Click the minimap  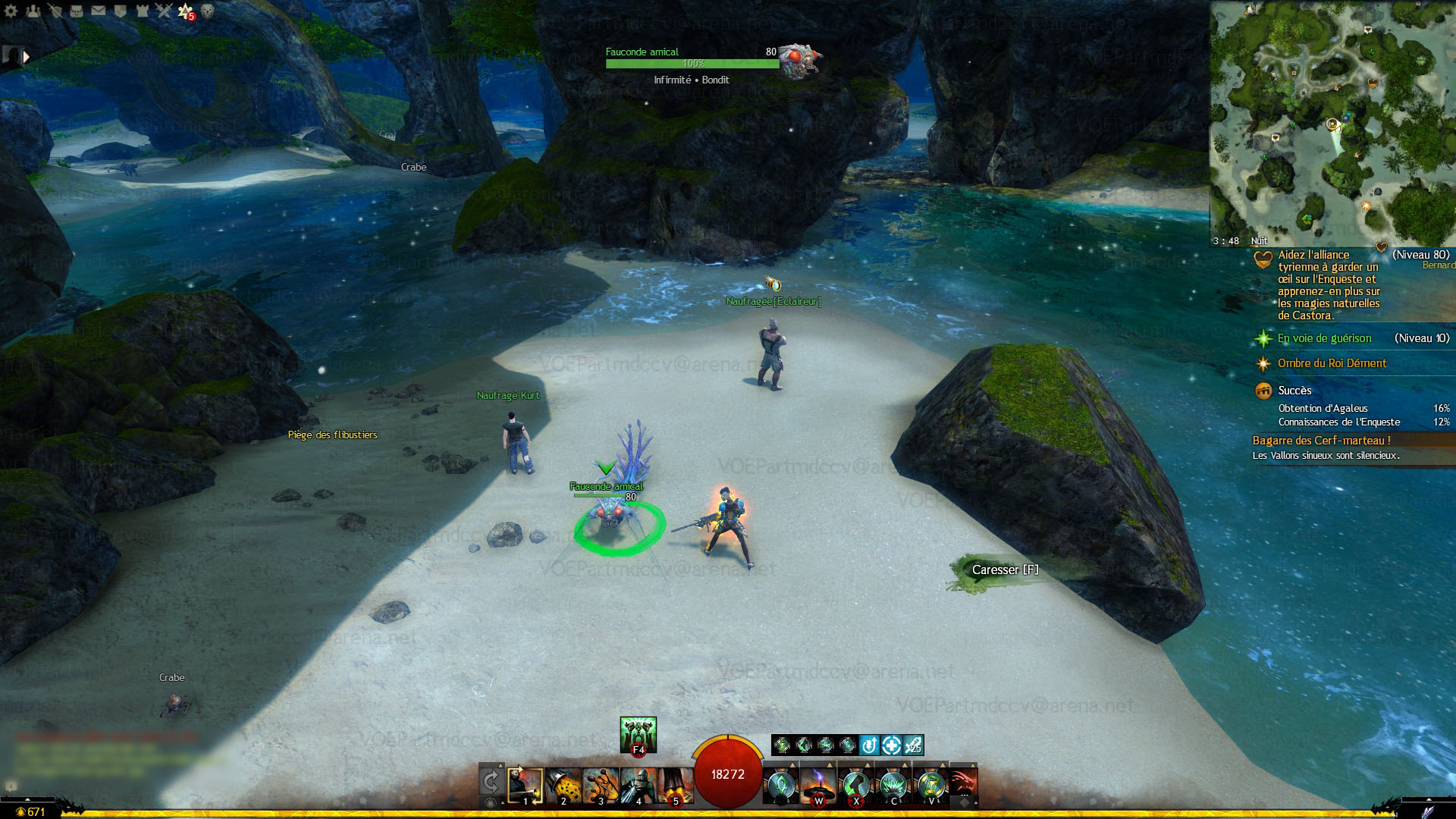[1332, 121]
